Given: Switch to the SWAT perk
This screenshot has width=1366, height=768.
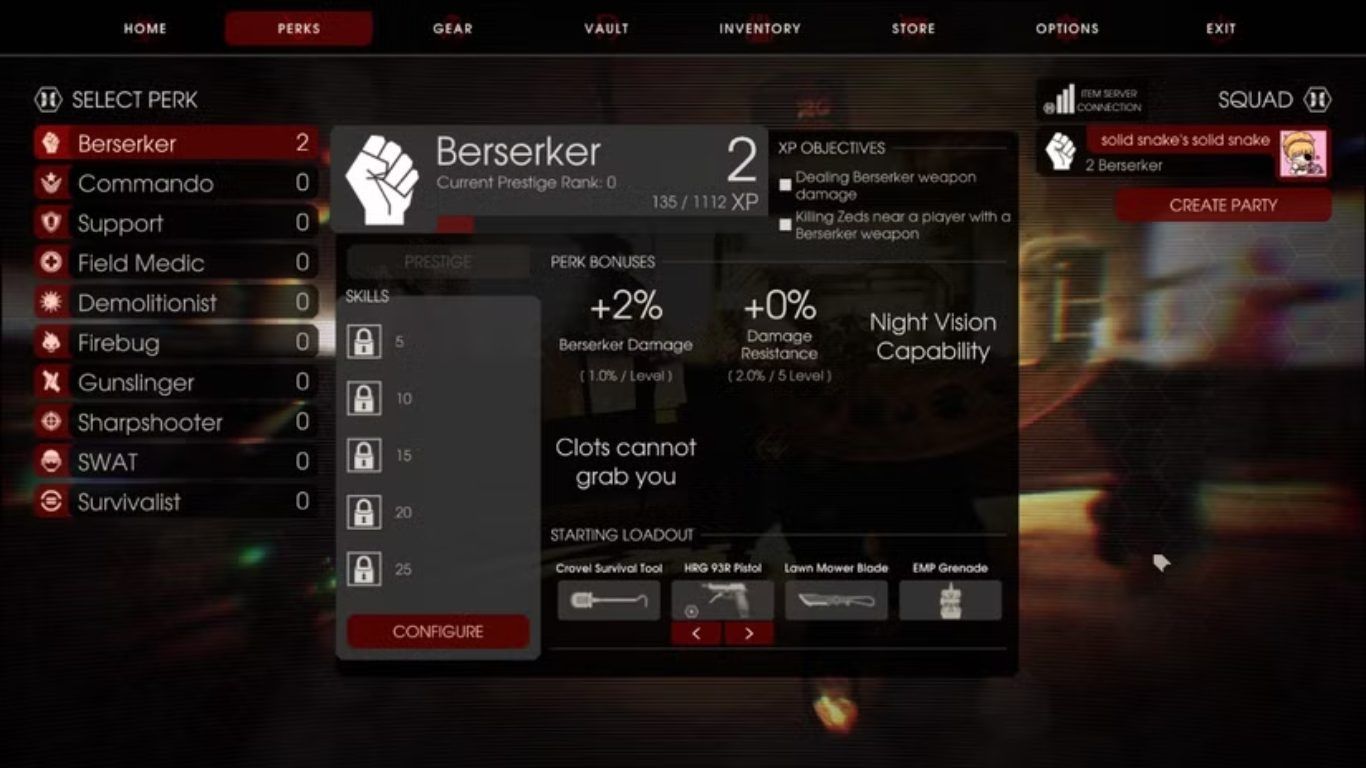Looking at the screenshot, I should pyautogui.click(x=175, y=462).
